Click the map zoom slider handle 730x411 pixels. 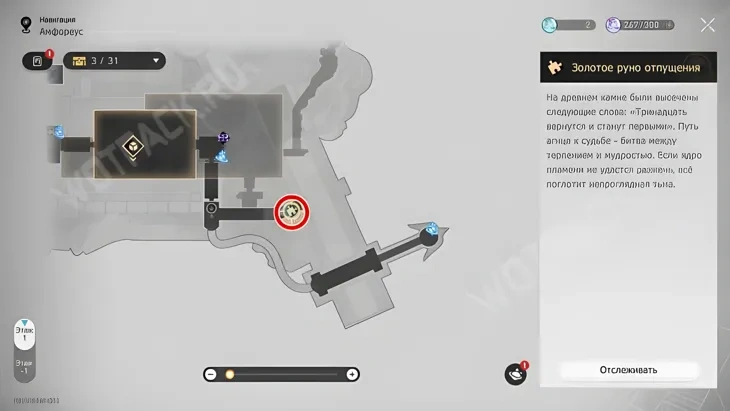click(229, 374)
